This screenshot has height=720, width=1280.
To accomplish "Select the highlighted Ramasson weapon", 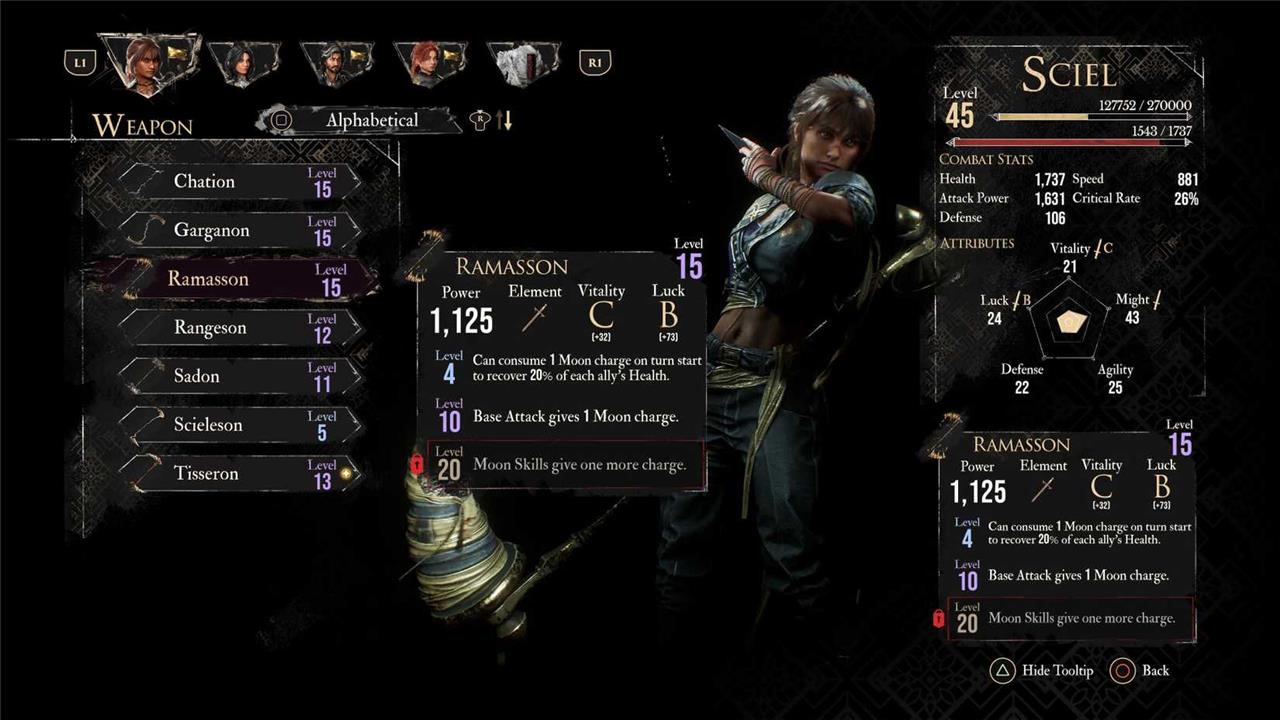I will point(238,279).
